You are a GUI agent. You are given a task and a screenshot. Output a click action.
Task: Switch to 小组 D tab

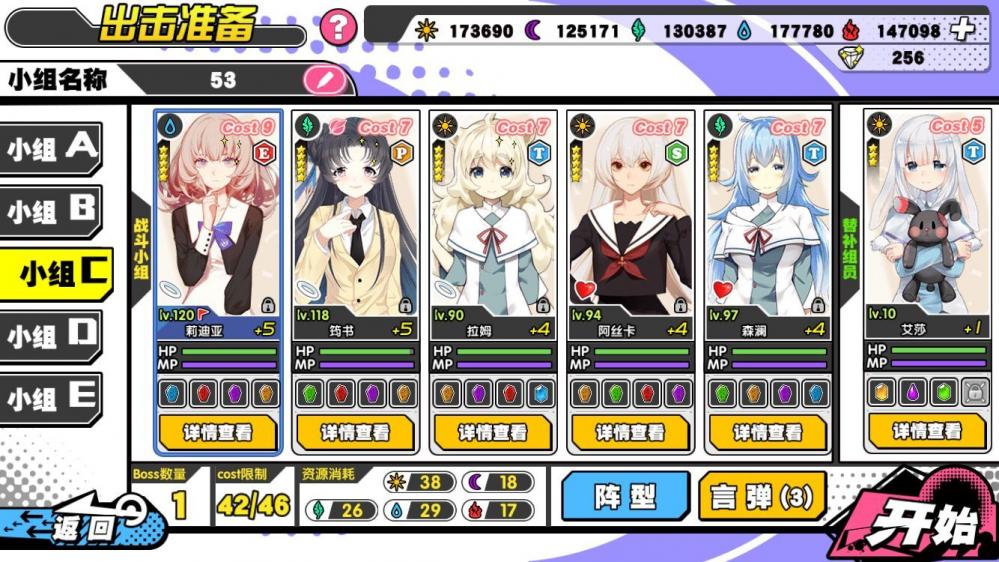54,335
